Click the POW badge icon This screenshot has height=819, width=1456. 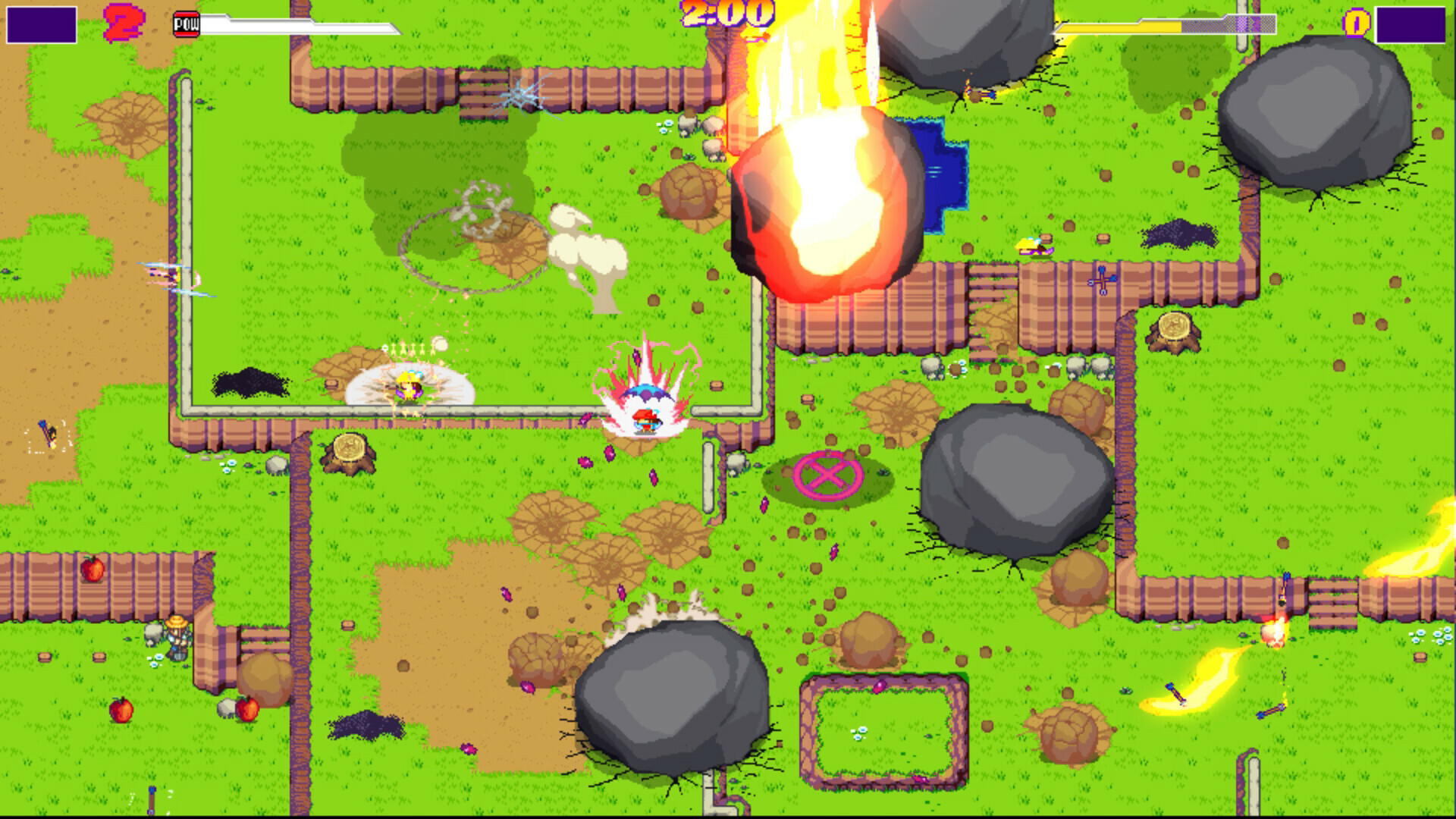[x=187, y=21]
